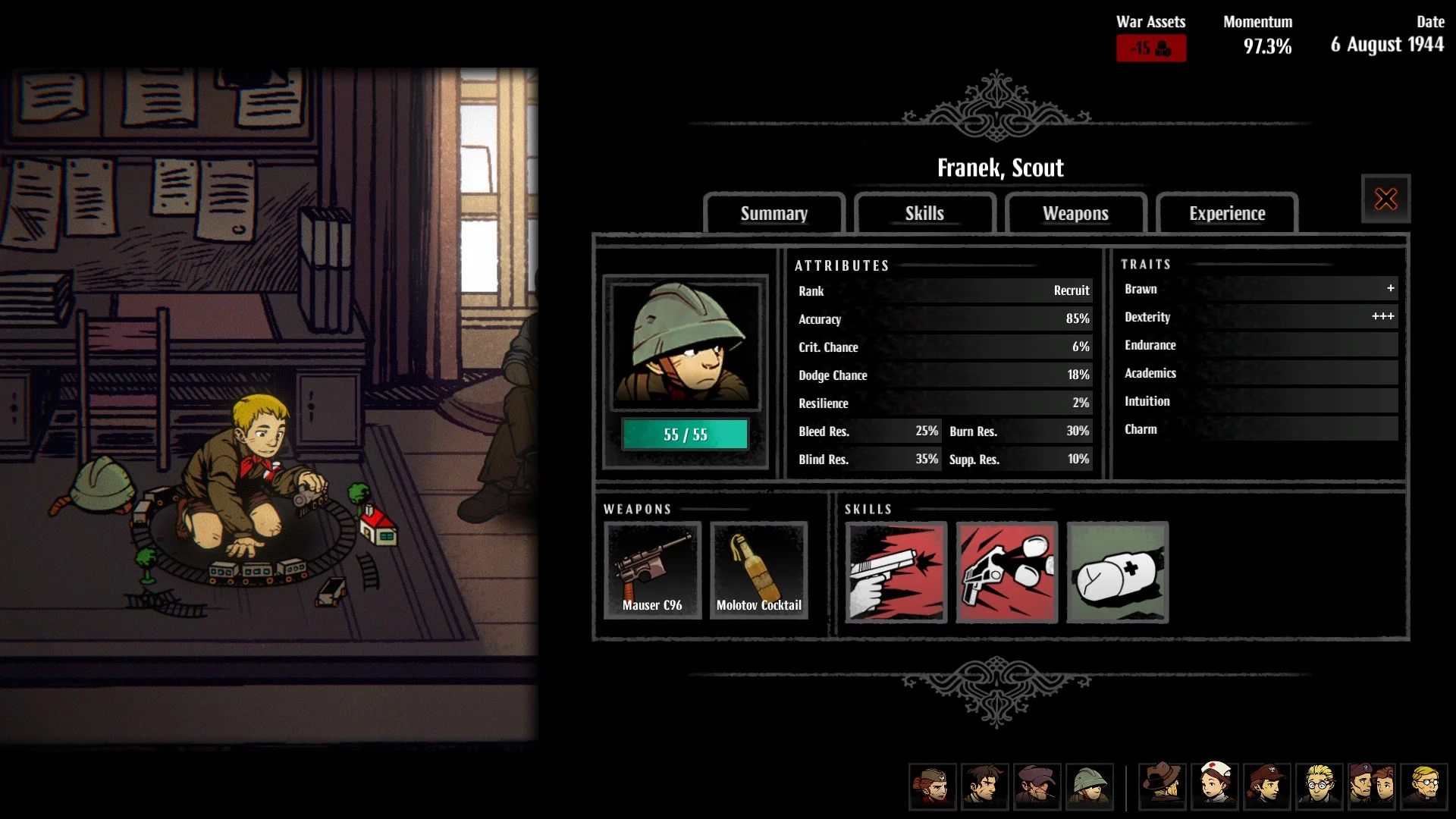
Task: Select the nurse portrait with red cross cap
Action: (x=1215, y=786)
